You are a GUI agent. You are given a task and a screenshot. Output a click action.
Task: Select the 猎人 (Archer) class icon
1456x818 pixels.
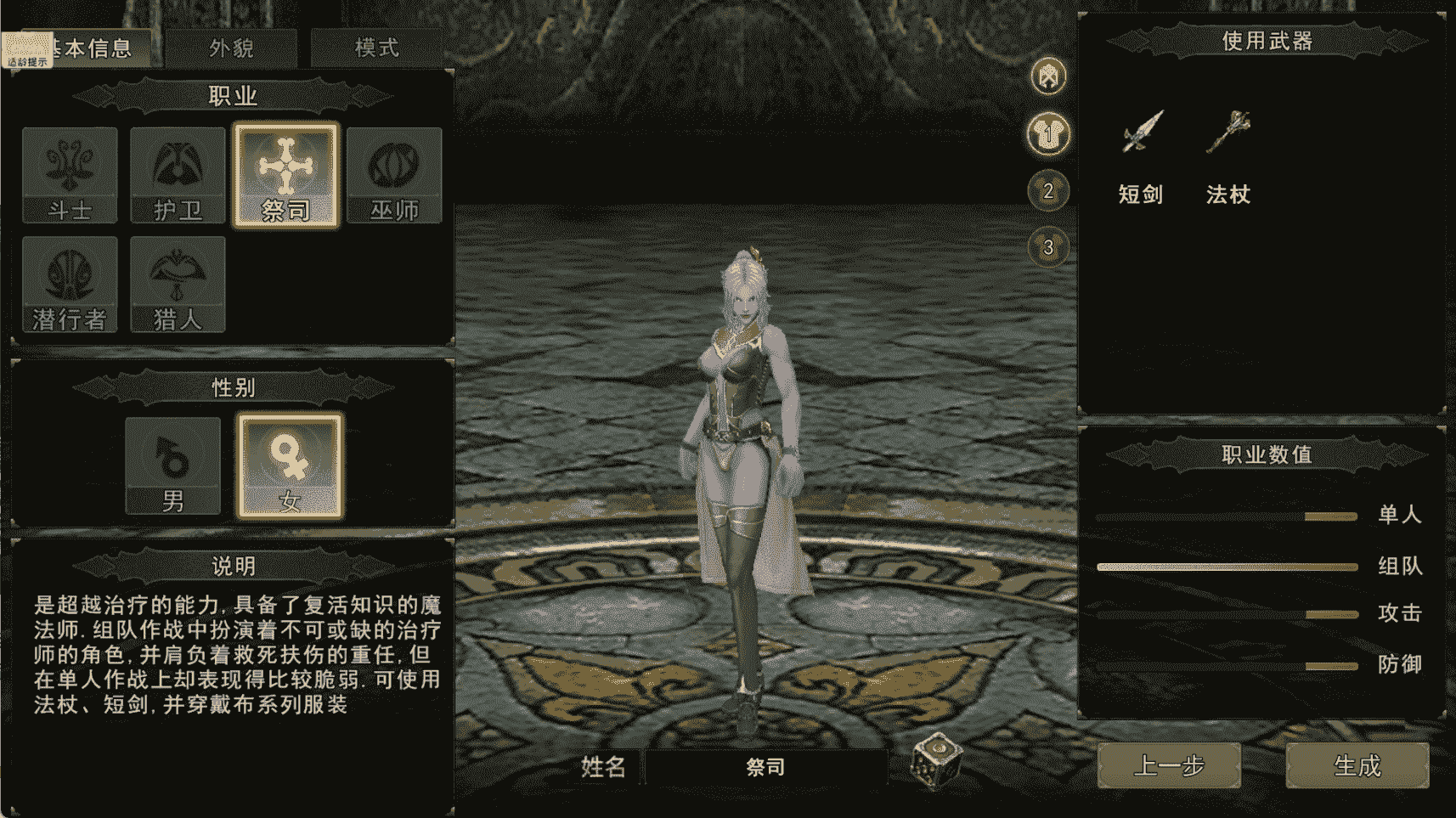tap(177, 285)
